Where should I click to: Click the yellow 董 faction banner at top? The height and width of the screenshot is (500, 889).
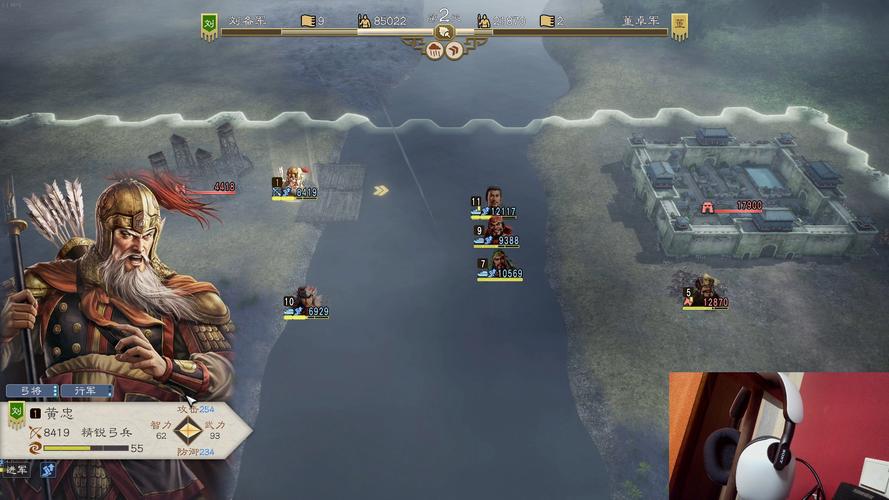point(679,26)
